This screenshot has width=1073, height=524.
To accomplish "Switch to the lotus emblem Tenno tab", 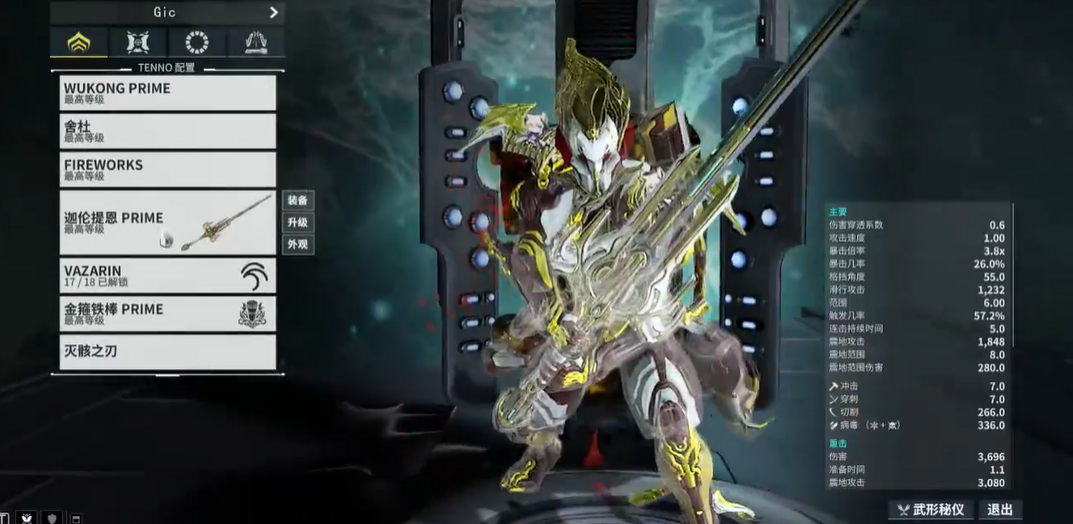I will 78,42.
